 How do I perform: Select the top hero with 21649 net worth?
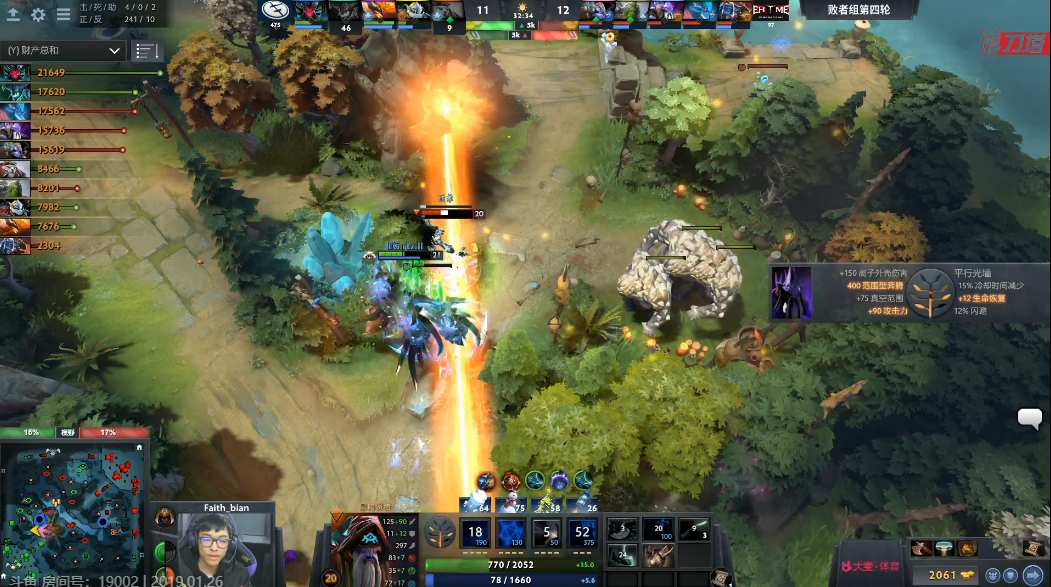coord(15,73)
